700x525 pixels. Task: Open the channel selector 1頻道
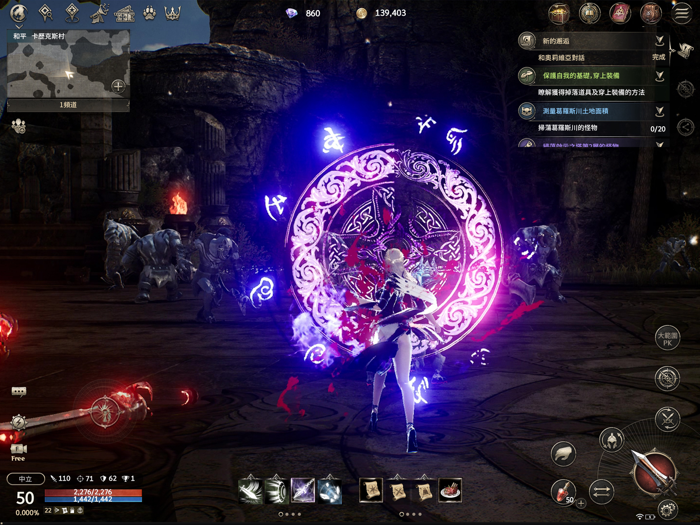(68, 104)
